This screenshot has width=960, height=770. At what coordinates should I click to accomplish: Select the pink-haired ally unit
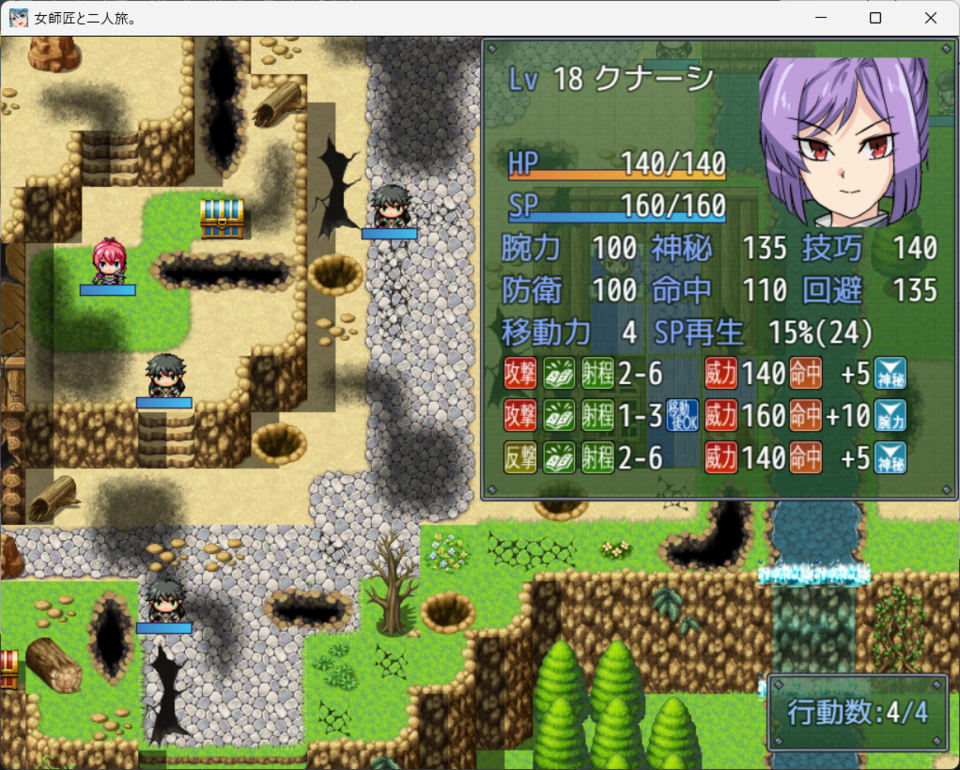107,262
